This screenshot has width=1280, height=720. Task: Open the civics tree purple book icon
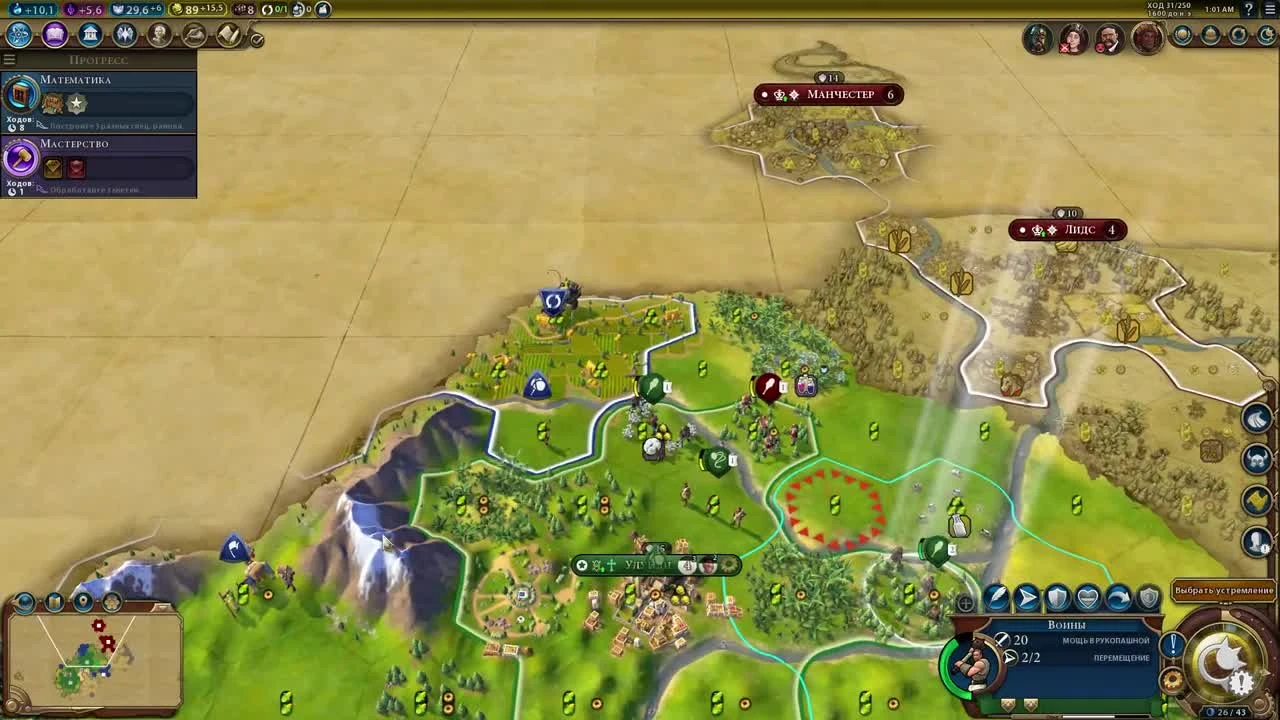point(55,34)
